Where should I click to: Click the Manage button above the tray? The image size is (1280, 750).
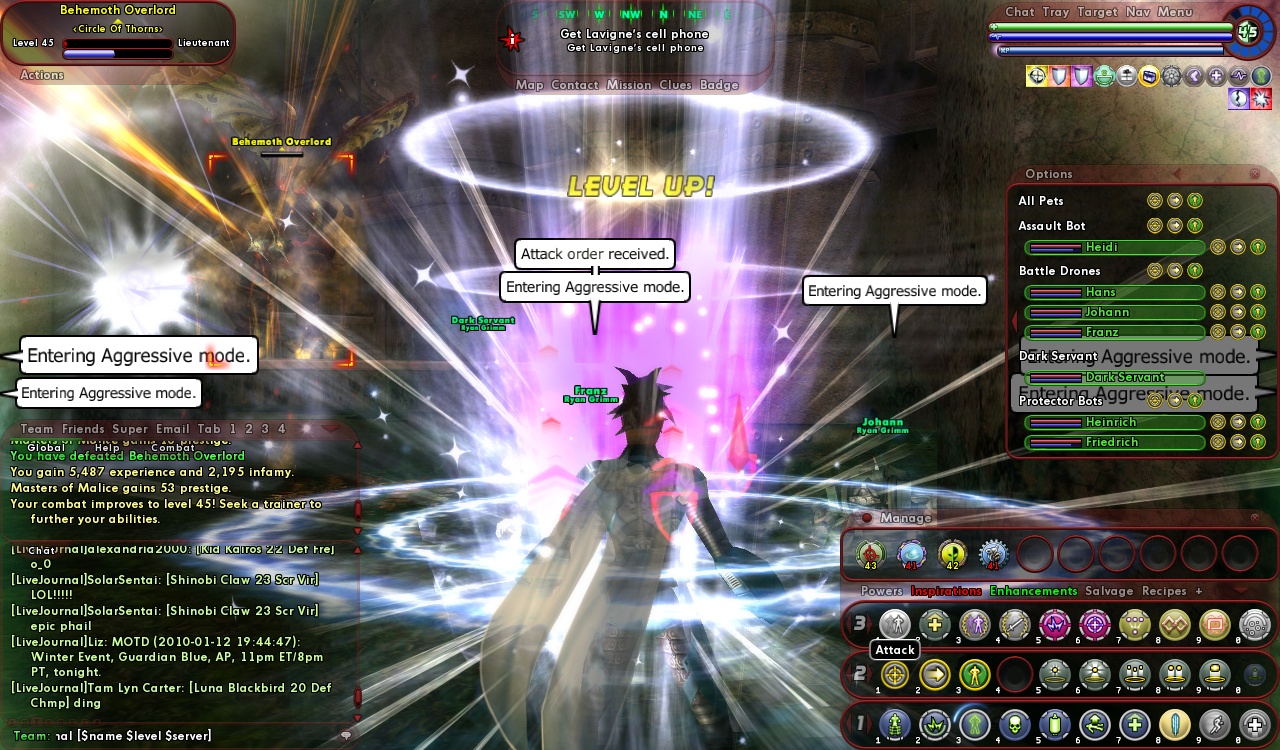(906, 518)
